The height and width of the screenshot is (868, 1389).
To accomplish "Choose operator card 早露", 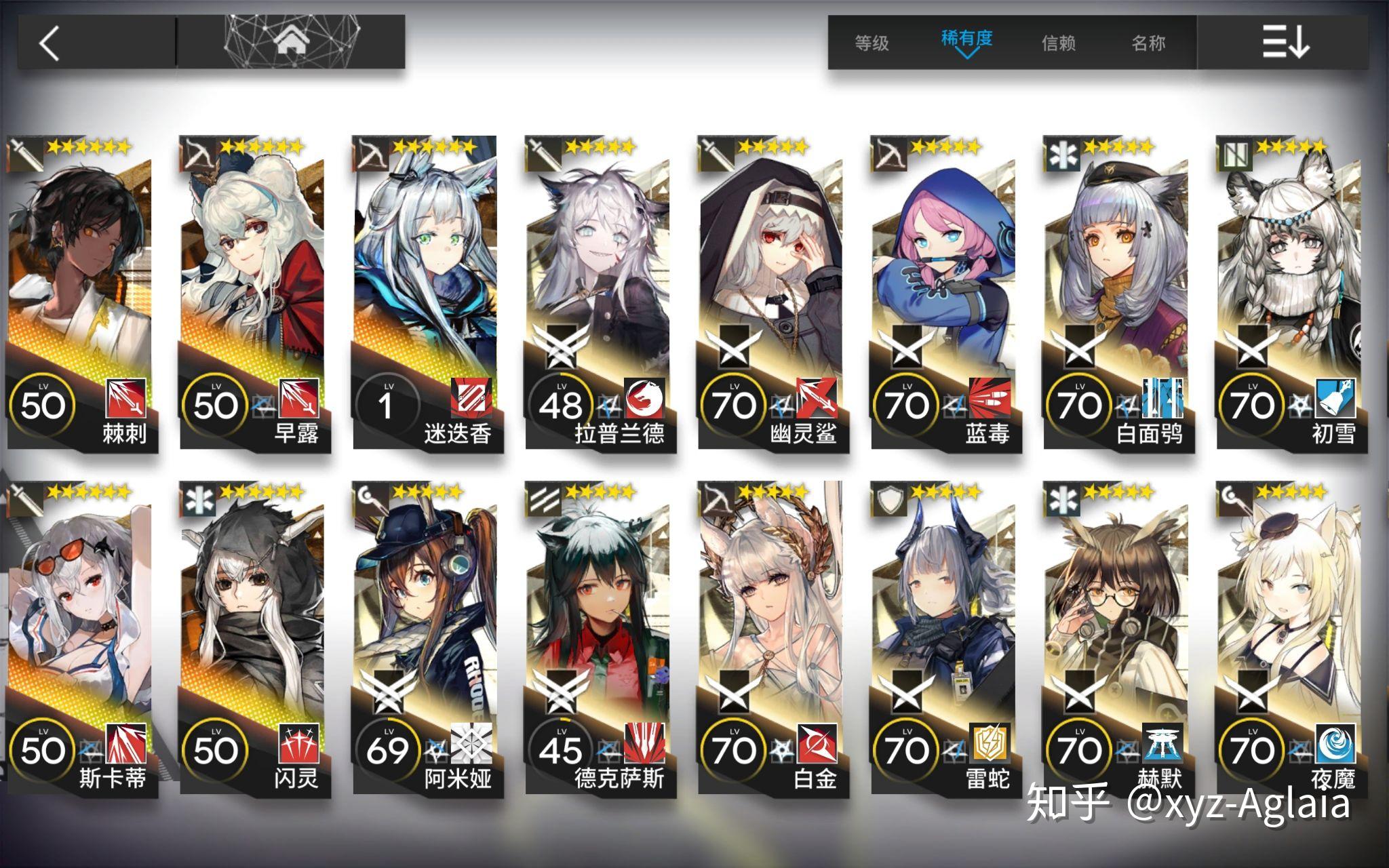I will pyautogui.click(x=254, y=292).
